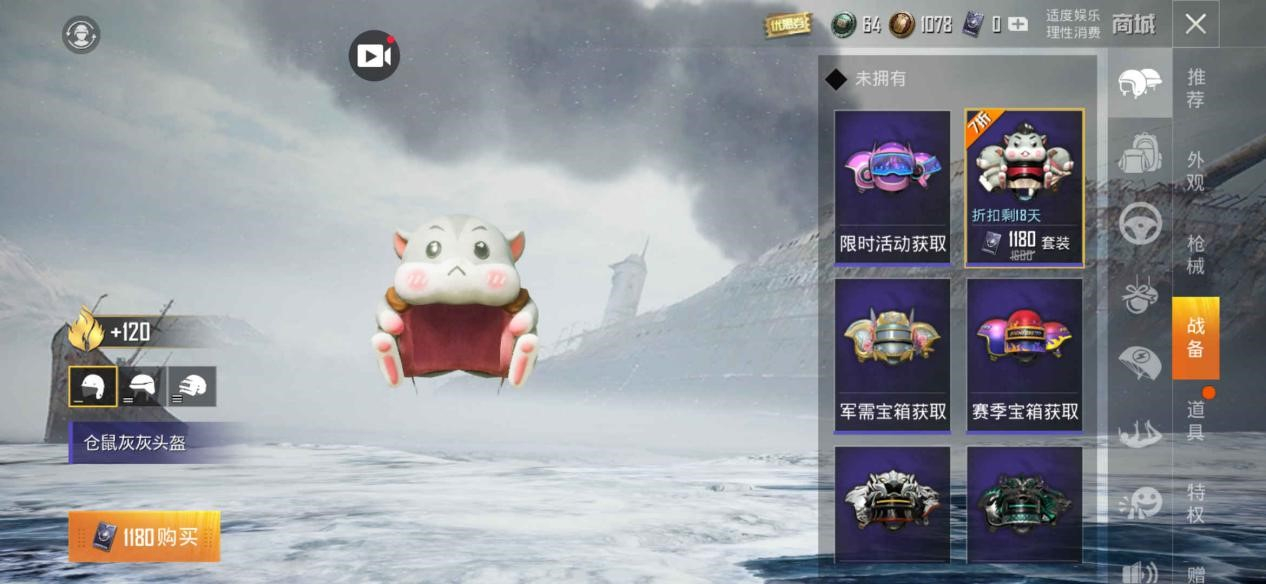Screen dimensions: 1266x584
Task: Preview the level 3 helmet variant
Action: (x=191, y=386)
